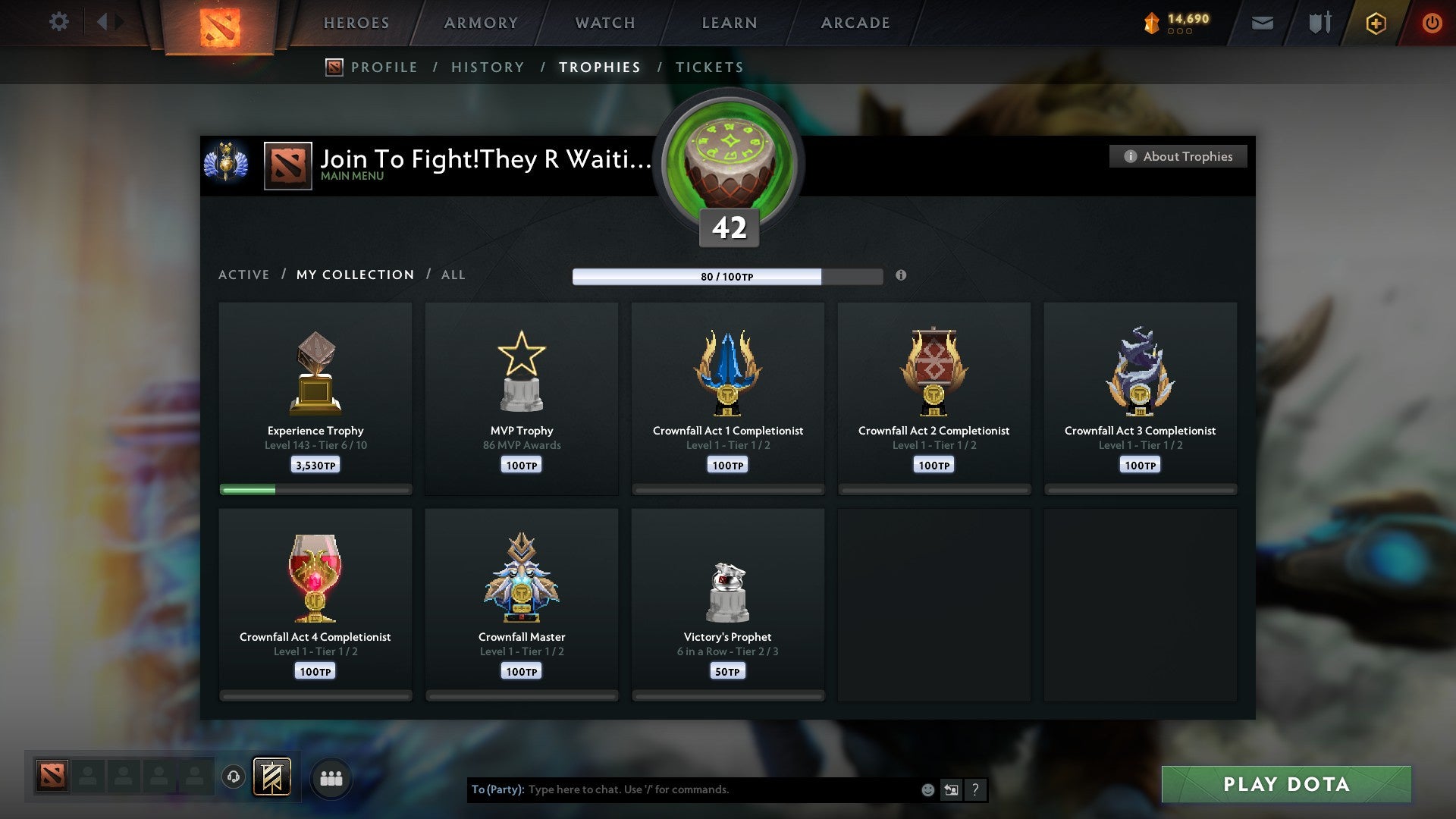Select the MY COLLECTION filter
The width and height of the screenshot is (1456, 819).
pyautogui.click(x=354, y=275)
